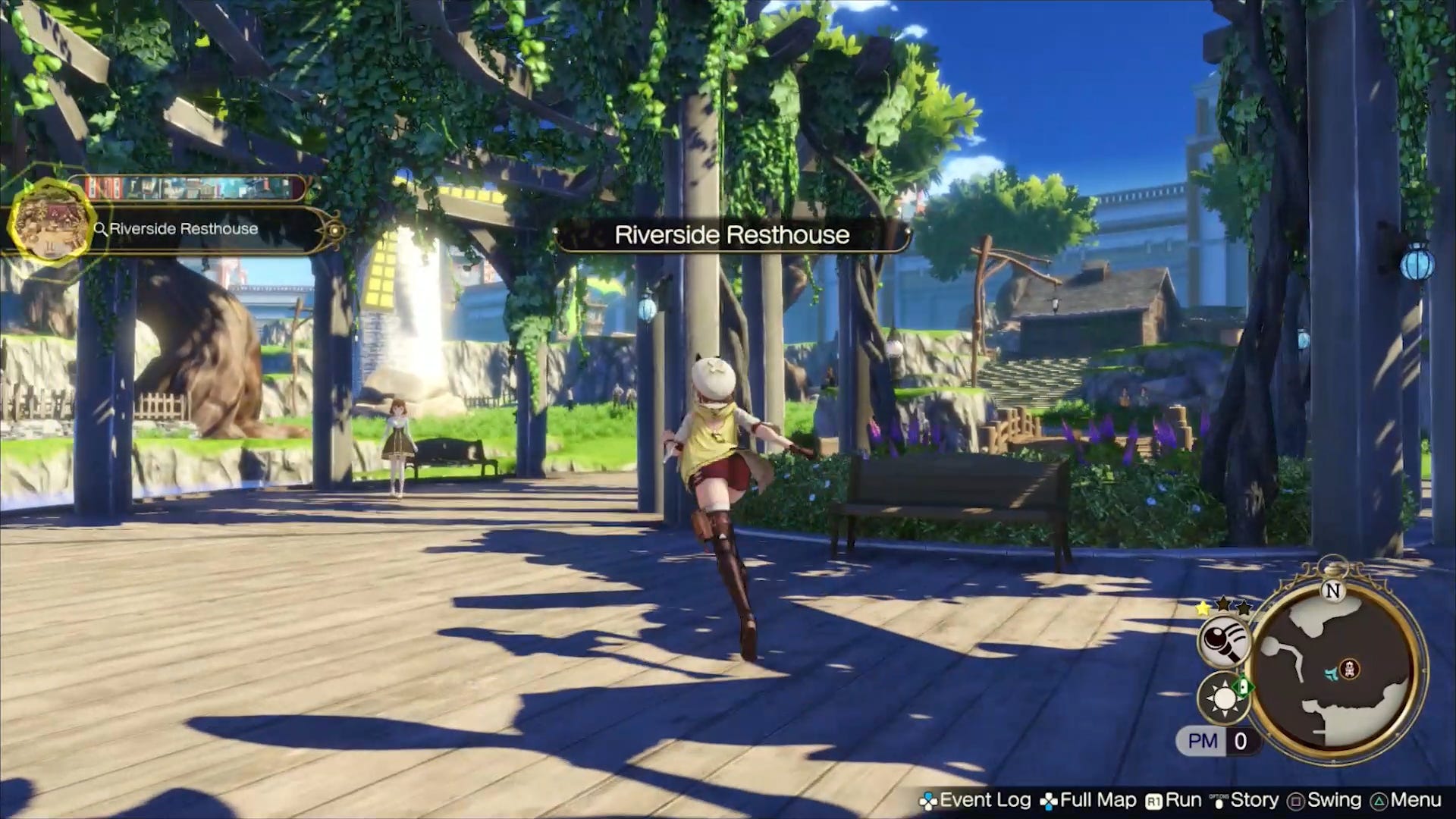The image size is (1456, 819).
Task: Select the player arrow marker inside the minimap
Action: (1332, 673)
